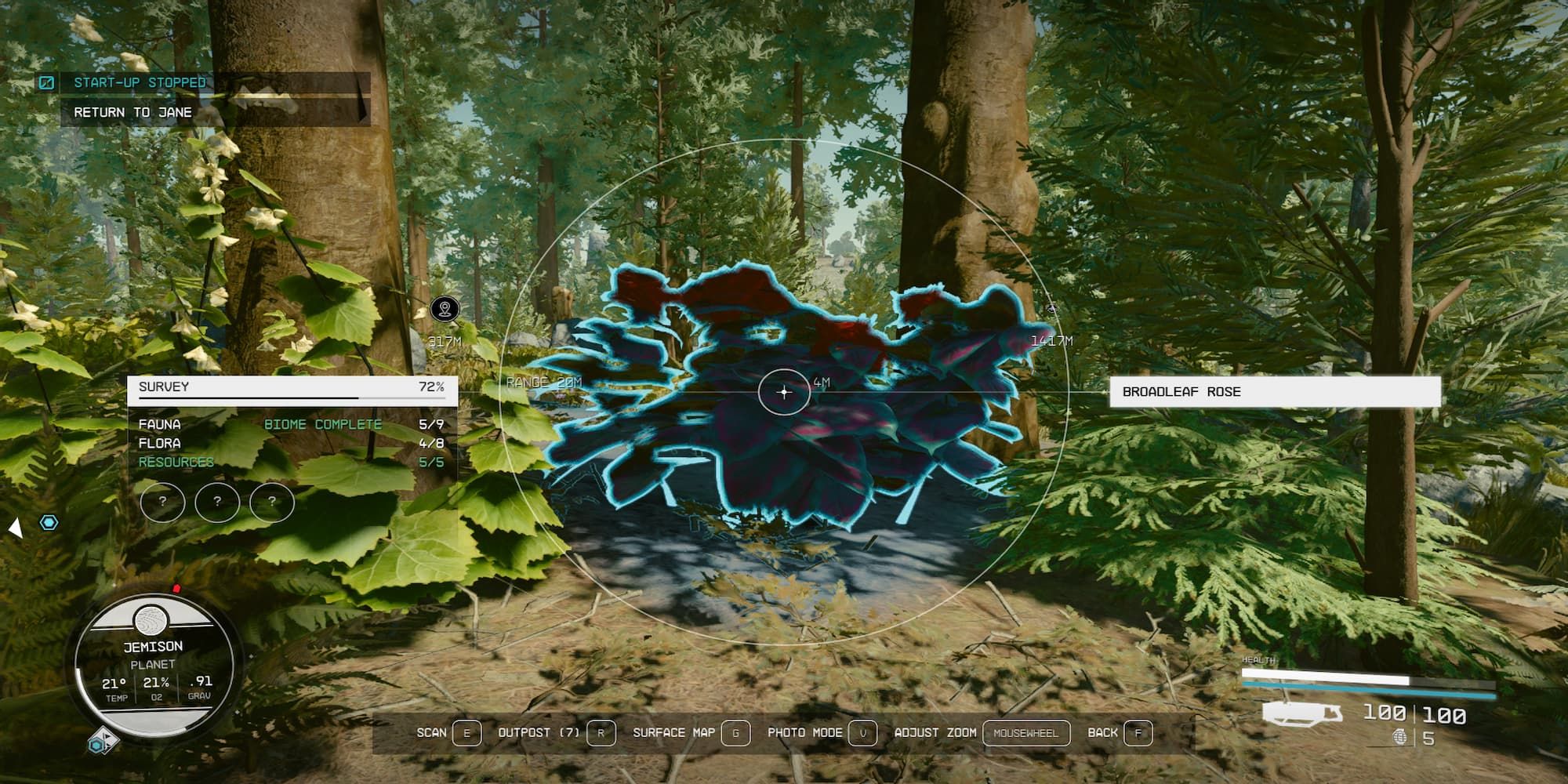Open the SURFACE MAP option
Screen dimensions: 1568x784
(x=673, y=733)
